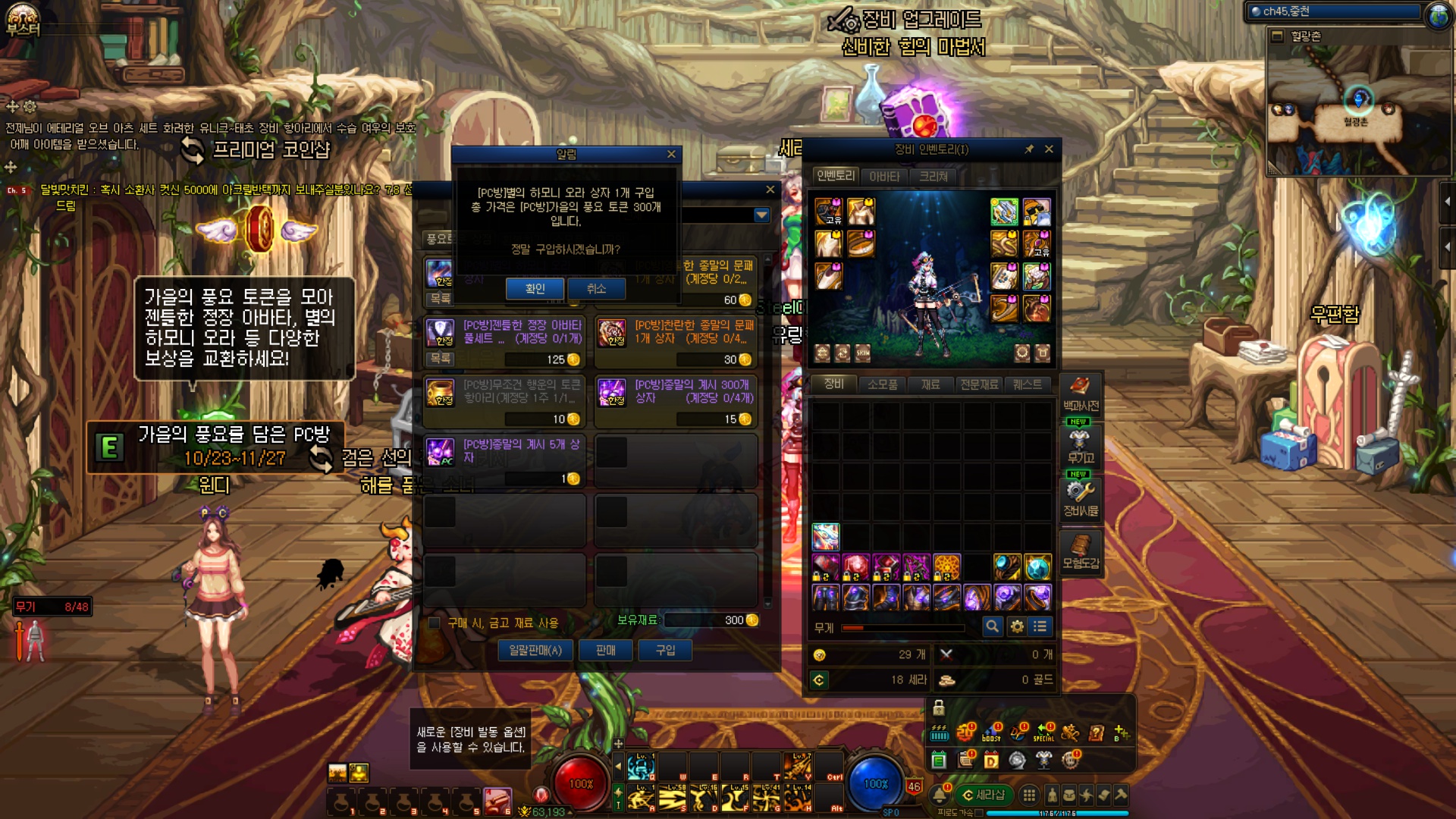Viewport: 1456px width, 819px height.
Task: Open the 백과사전 encyclopedia
Action: 1081,394
